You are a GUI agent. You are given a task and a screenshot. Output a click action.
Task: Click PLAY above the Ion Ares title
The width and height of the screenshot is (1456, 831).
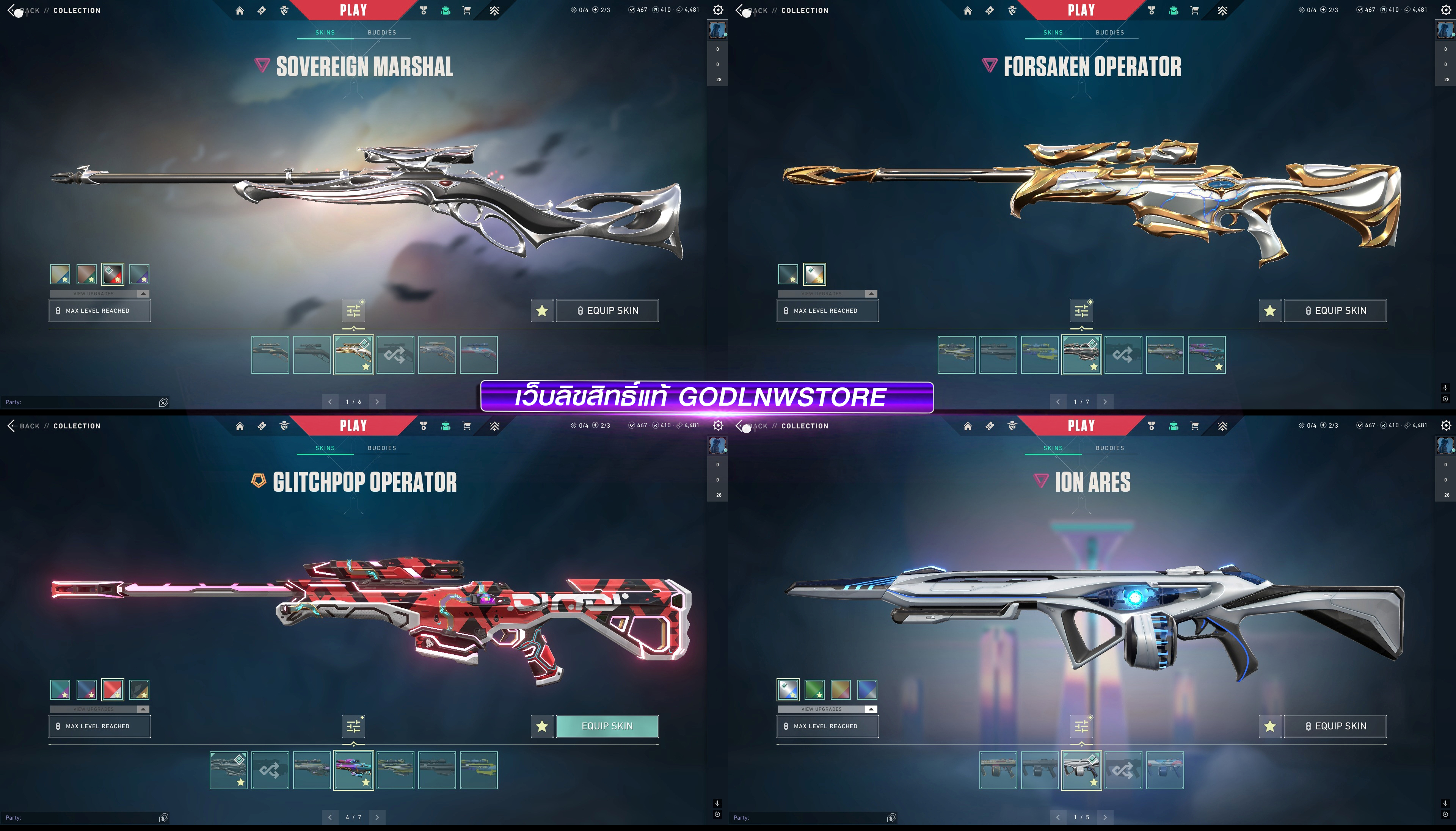click(x=1081, y=425)
